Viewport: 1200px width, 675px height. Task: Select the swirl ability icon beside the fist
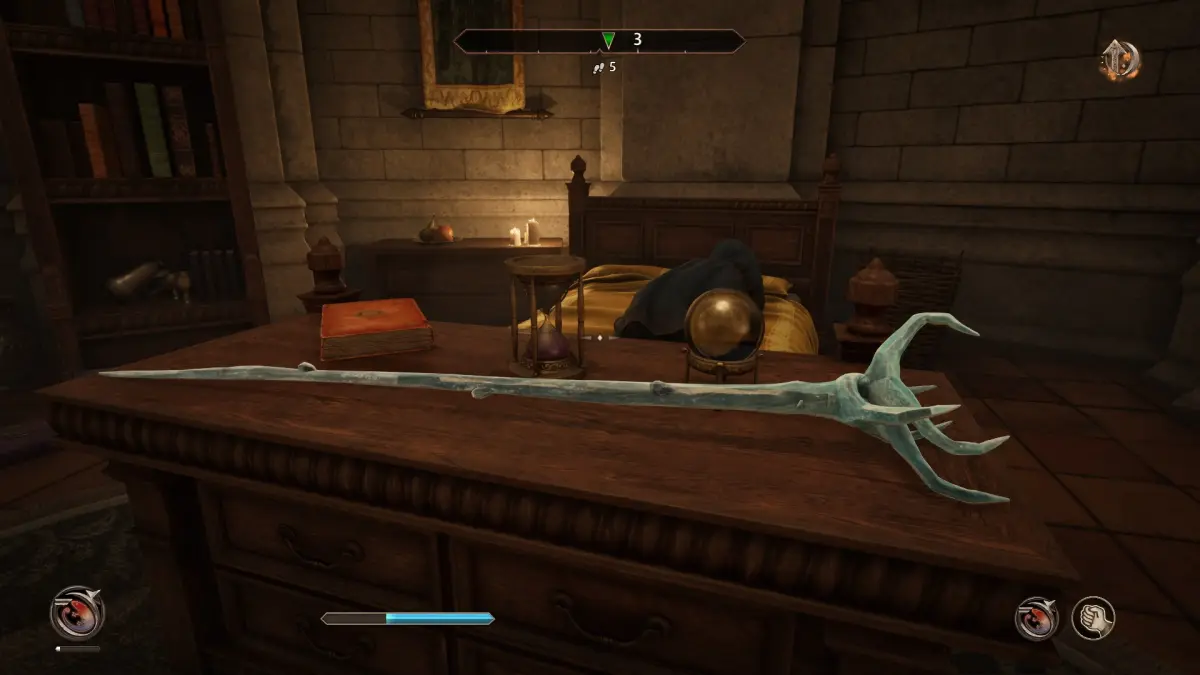pyautogui.click(x=1037, y=617)
